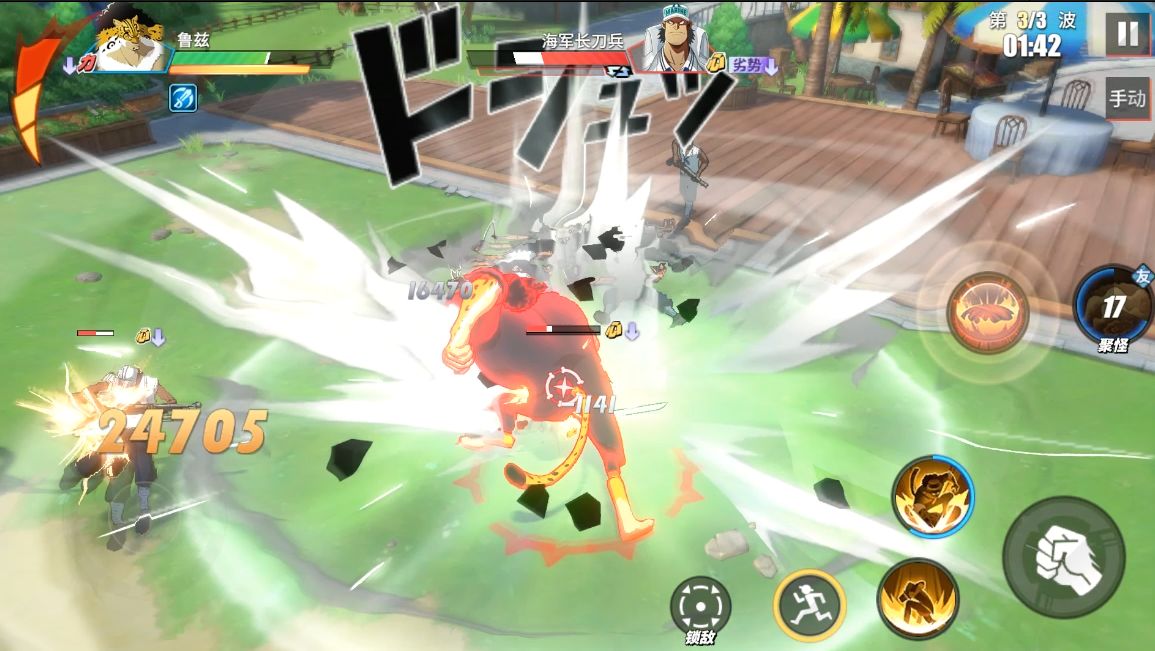Trigger the crouching fighter flame skill
The image size is (1155, 651).
point(918,599)
